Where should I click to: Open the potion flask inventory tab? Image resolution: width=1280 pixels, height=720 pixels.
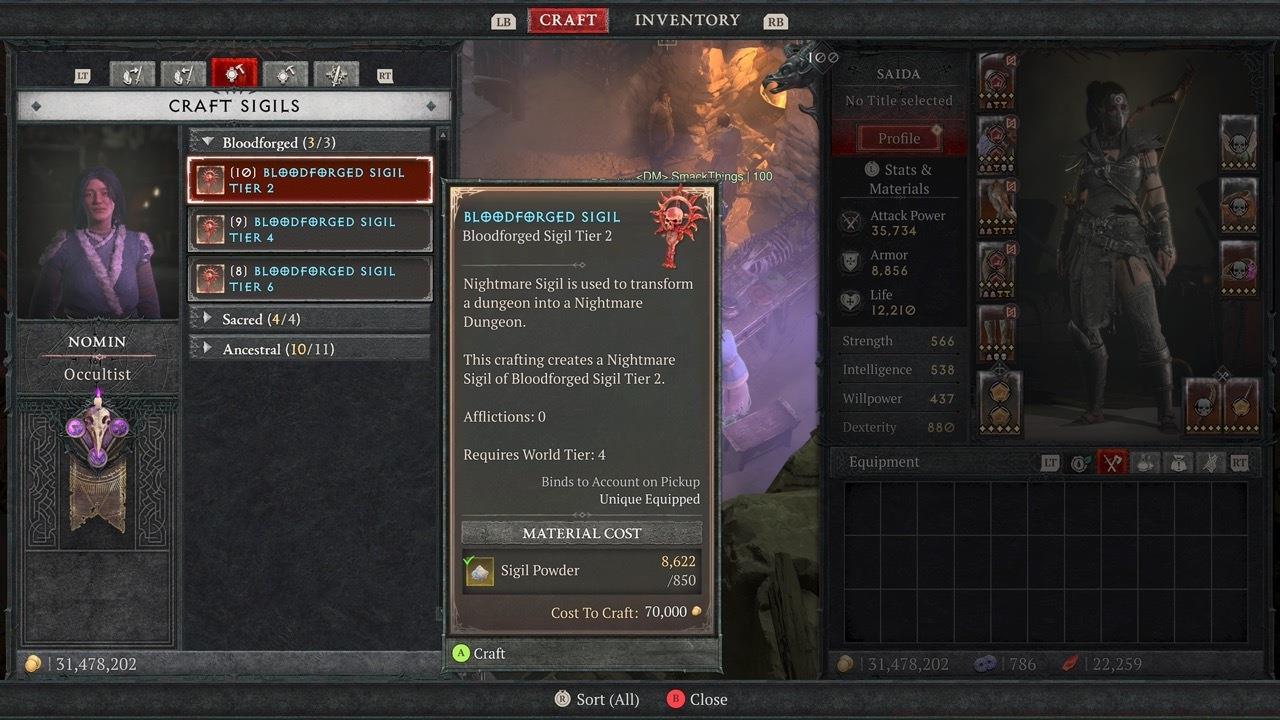pos(1146,463)
